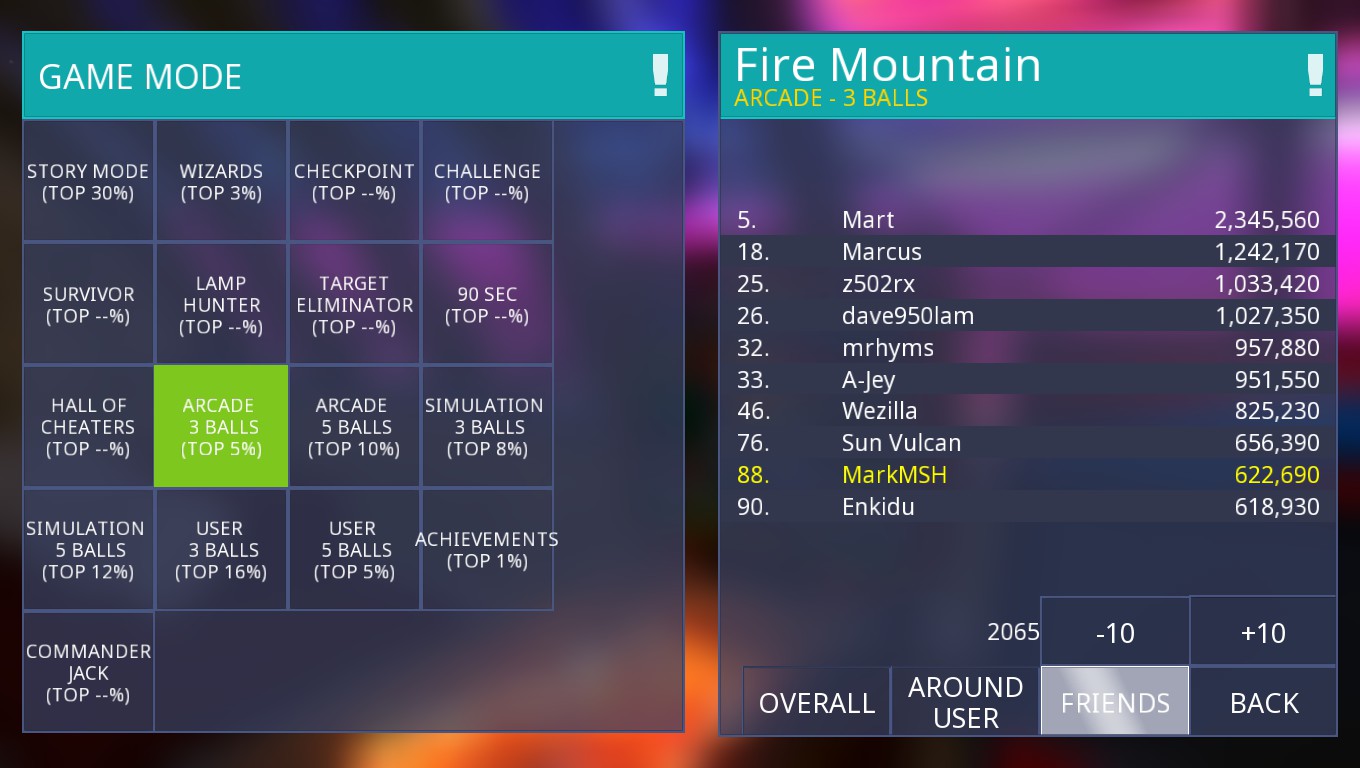This screenshot has width=1360, height=768.
Task: Go back with the Back button
Action: tap(1263, 702)
